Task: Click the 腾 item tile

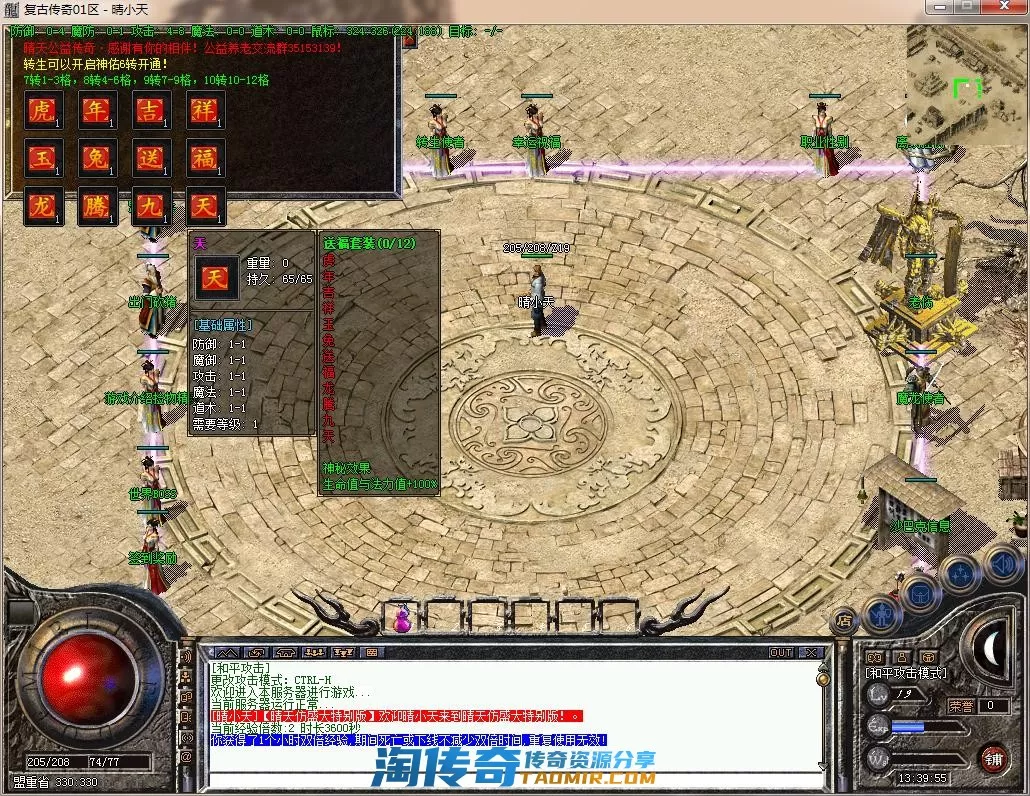Action: click(x=97, y=207)
